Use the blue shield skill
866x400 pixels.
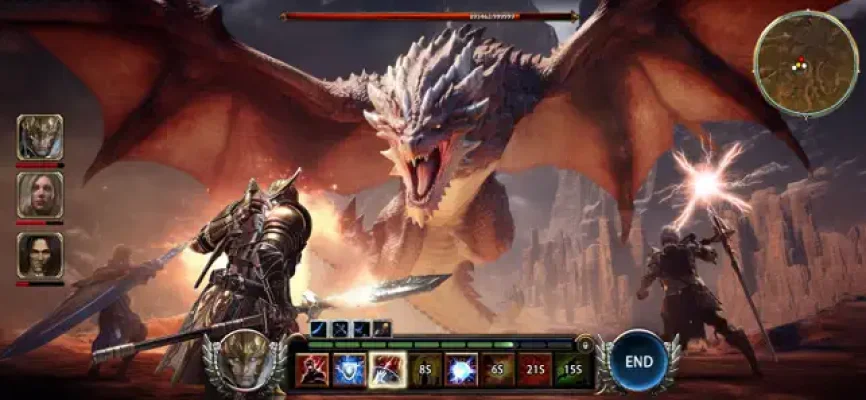pyautogui.click(x=348, y=370)
